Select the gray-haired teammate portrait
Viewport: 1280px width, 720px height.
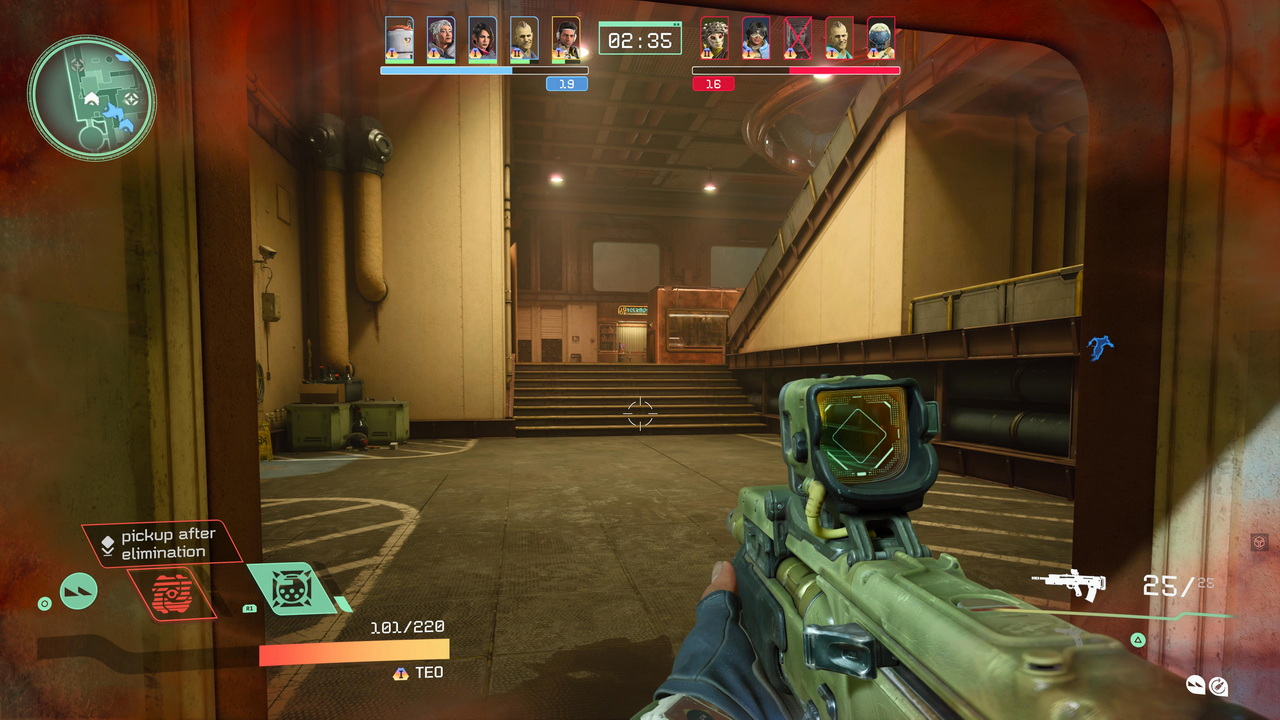[441, 39]
